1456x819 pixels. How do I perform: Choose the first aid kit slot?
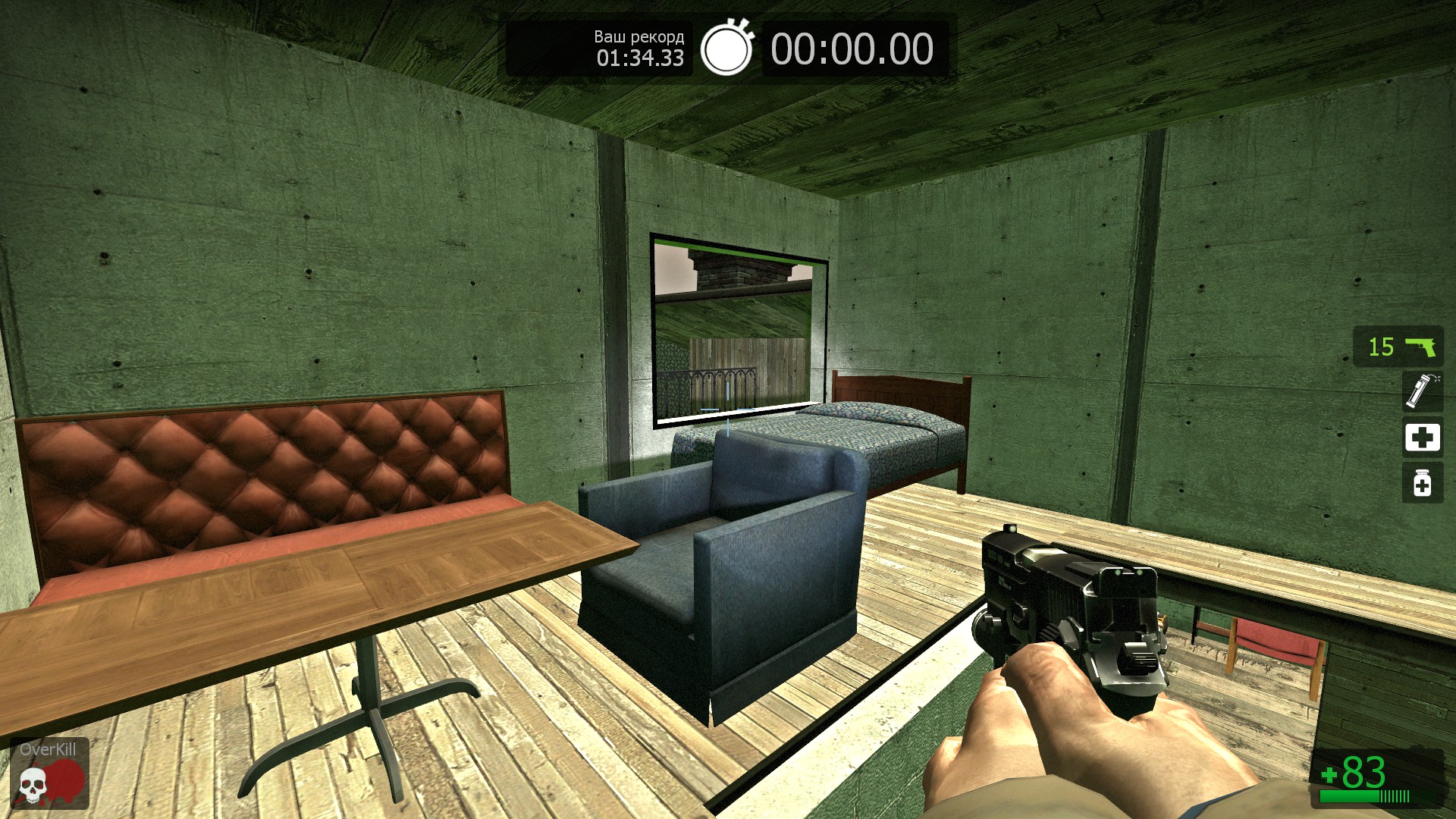point(1422,438)
